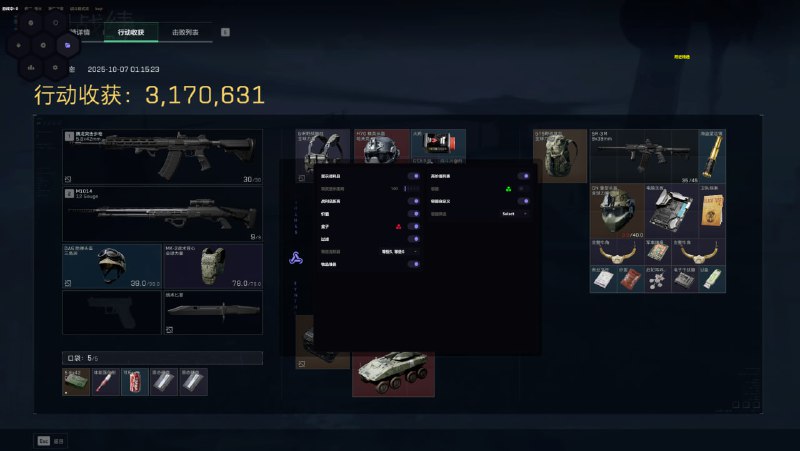Pick the golden bullet item
Screen dimensions: 800x451
pos(712,153)
